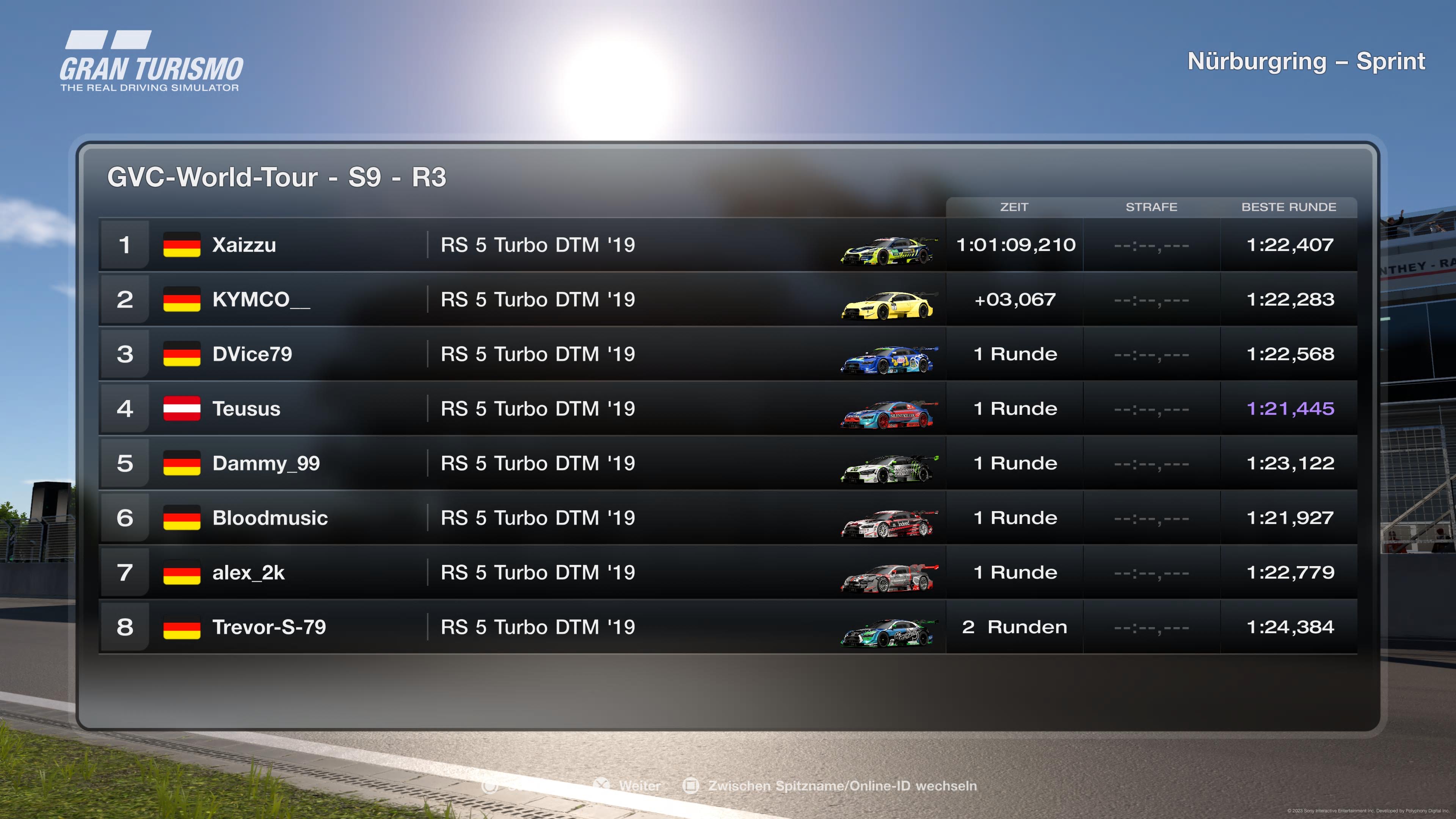Select Teusus's fourth-place row
Image resolution: width=1456 pixels, height=819 pixels.
pos(246,409)
